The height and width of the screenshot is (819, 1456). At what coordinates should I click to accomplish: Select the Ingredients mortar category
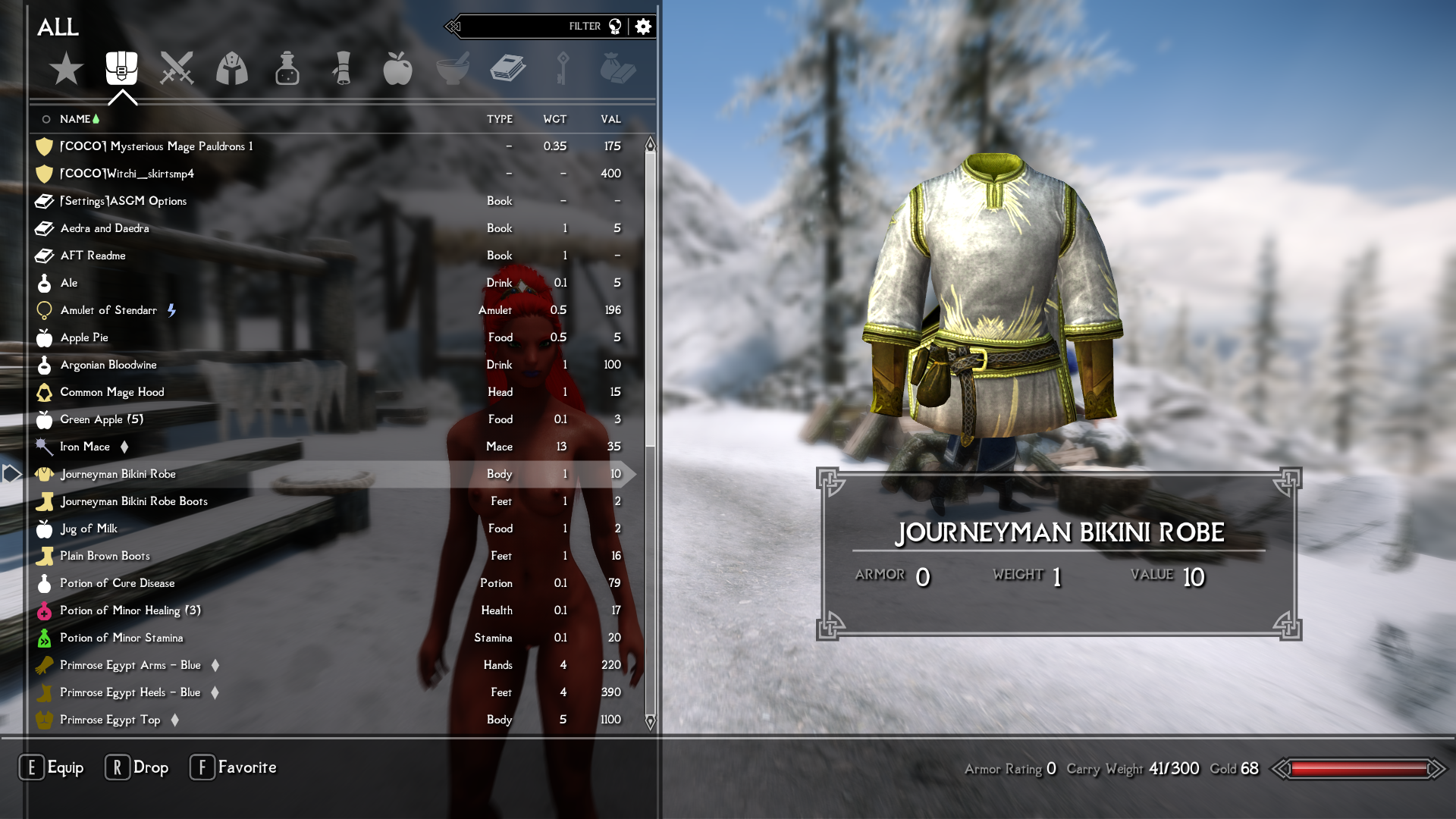click(x=453, y=68)
